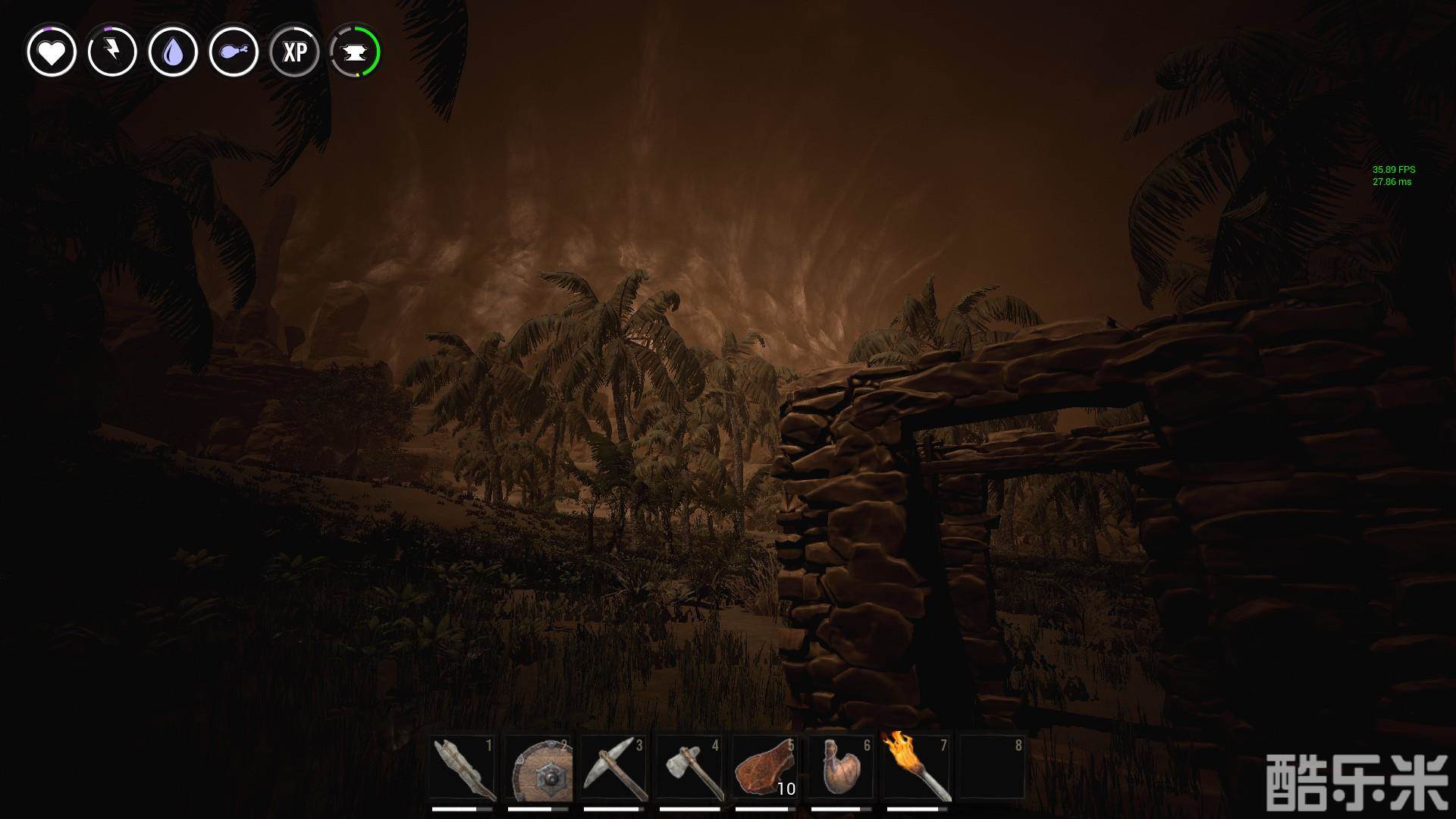Click the lightning bolt stamina icon
This screenshot has height=819, width=1456.
coord(112,52)
